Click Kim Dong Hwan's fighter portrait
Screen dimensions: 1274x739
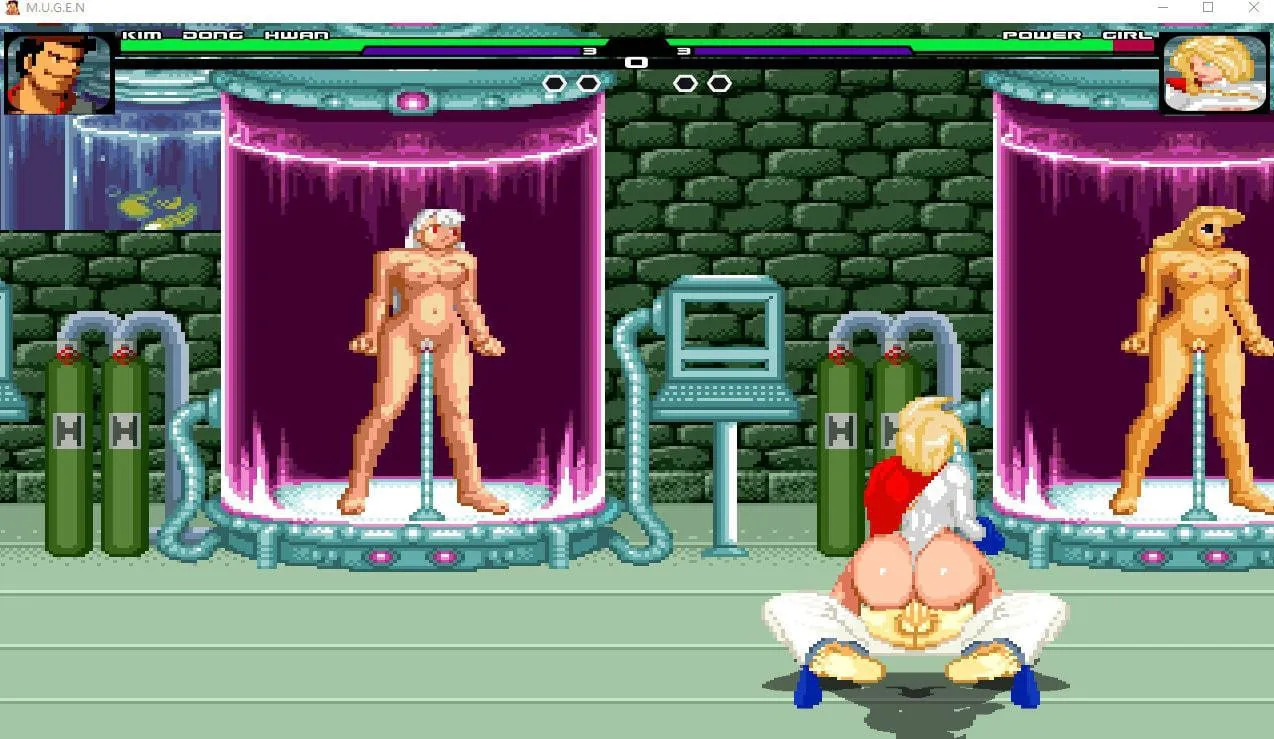point(59,72)
